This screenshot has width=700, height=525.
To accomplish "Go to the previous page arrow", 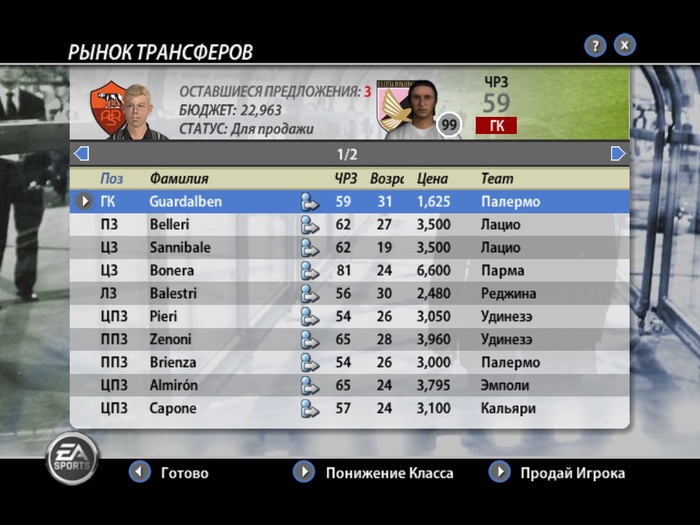I will click(82, 154).
